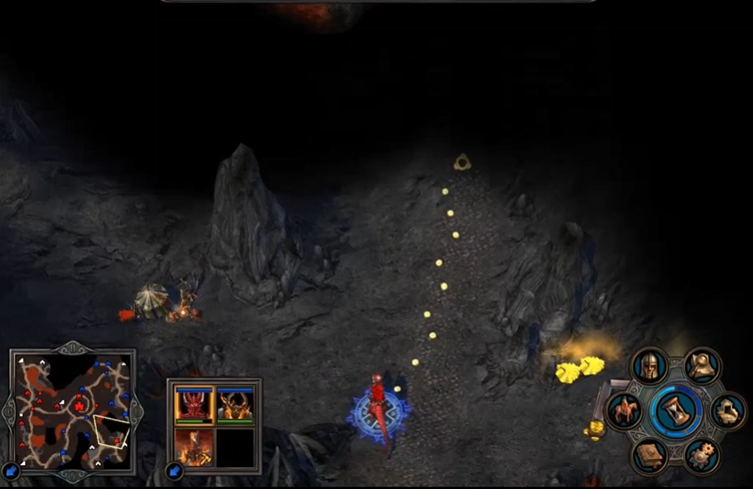Select the horned hero portrait
Viewport: 753px width, 489px height.
(x=234, y=404)
